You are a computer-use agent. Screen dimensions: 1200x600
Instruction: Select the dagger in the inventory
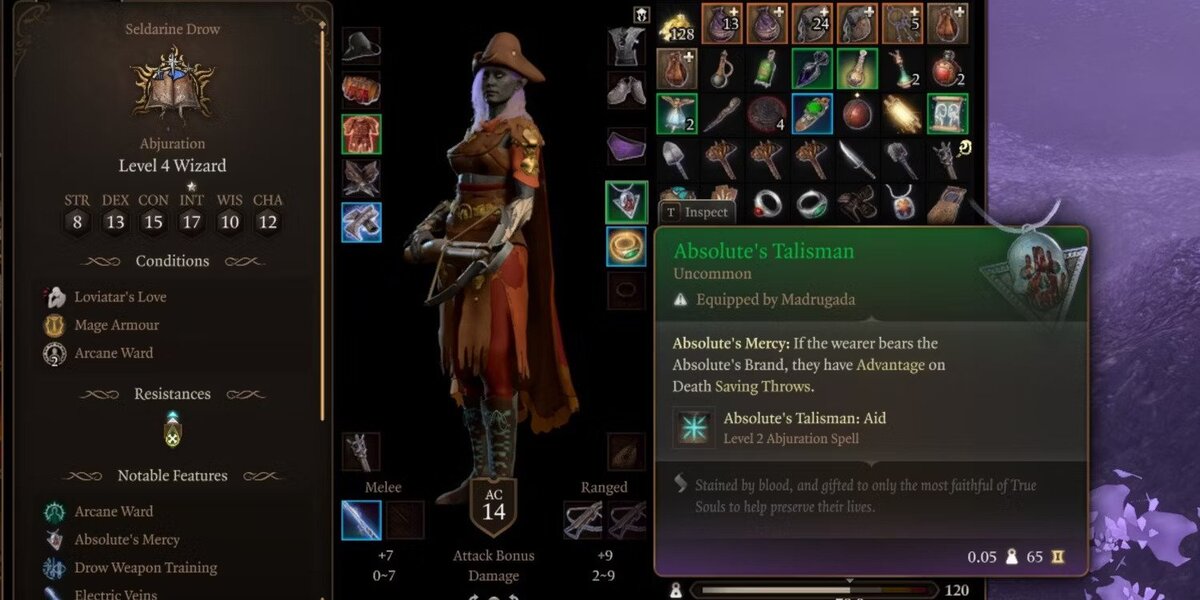(855, 158)
